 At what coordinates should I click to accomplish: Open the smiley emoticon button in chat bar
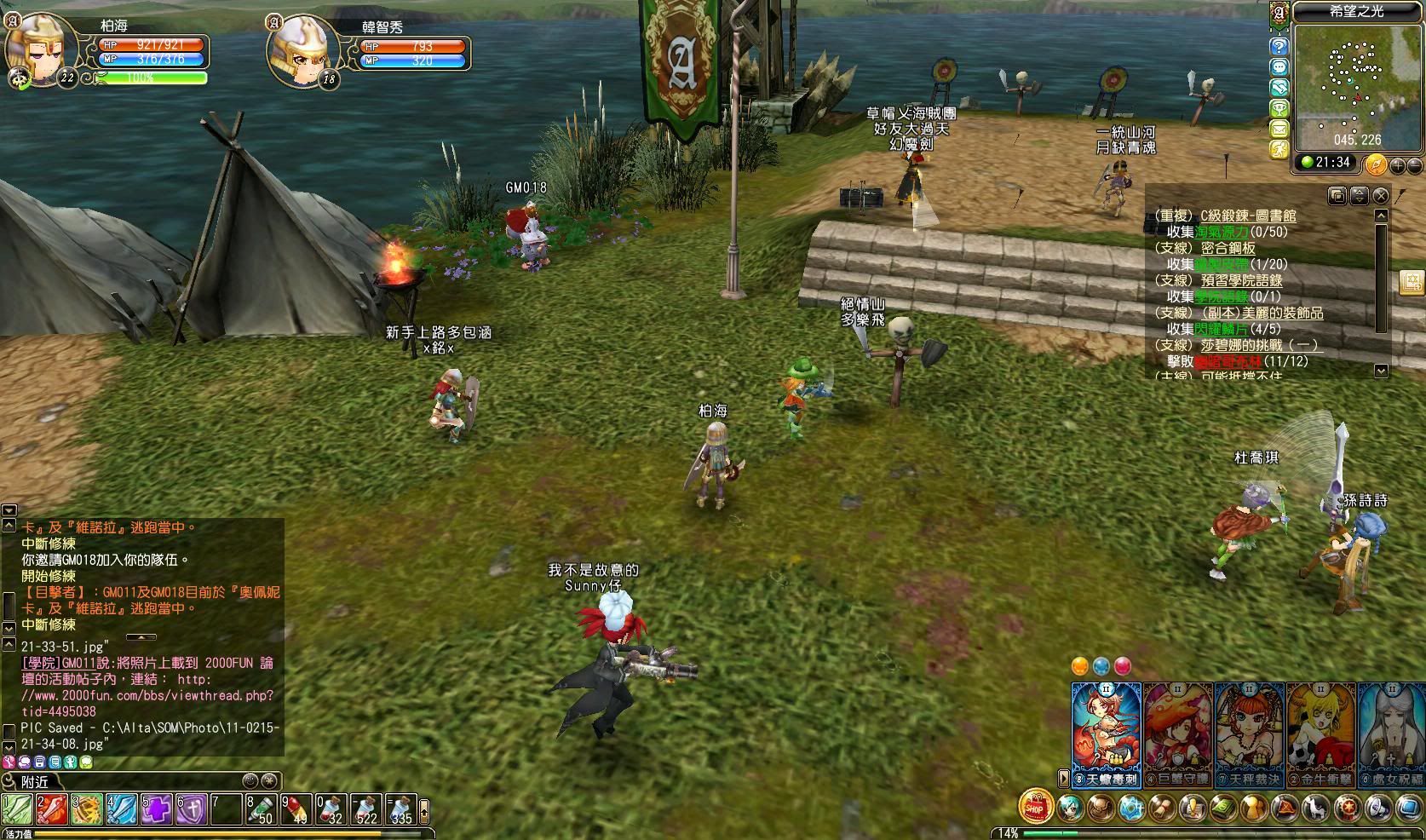point(250,780)
